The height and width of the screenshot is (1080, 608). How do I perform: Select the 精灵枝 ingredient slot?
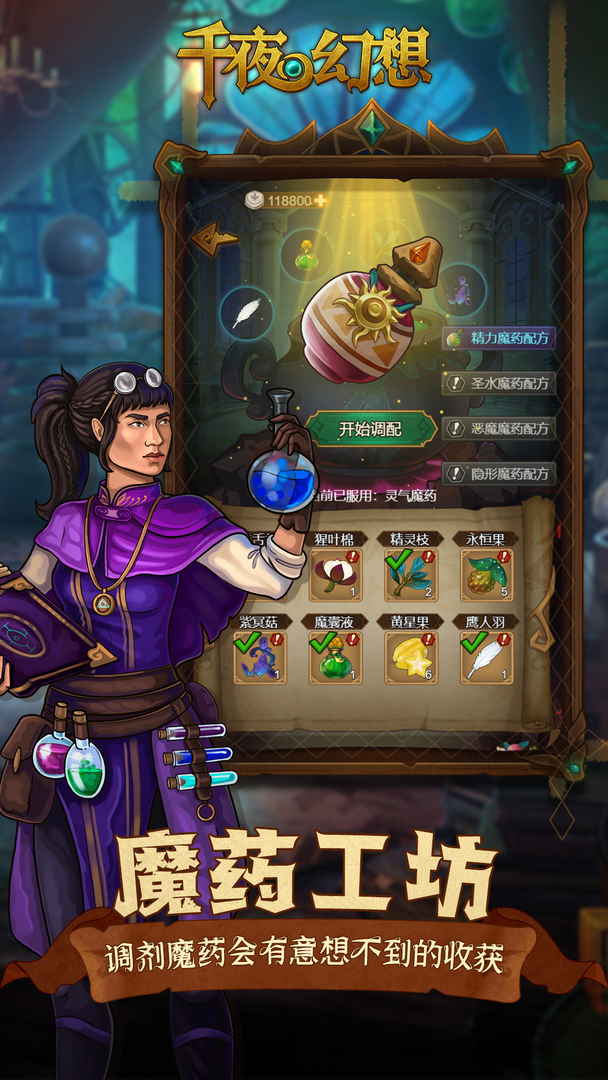pyautogui.click(x=410, y=574)
